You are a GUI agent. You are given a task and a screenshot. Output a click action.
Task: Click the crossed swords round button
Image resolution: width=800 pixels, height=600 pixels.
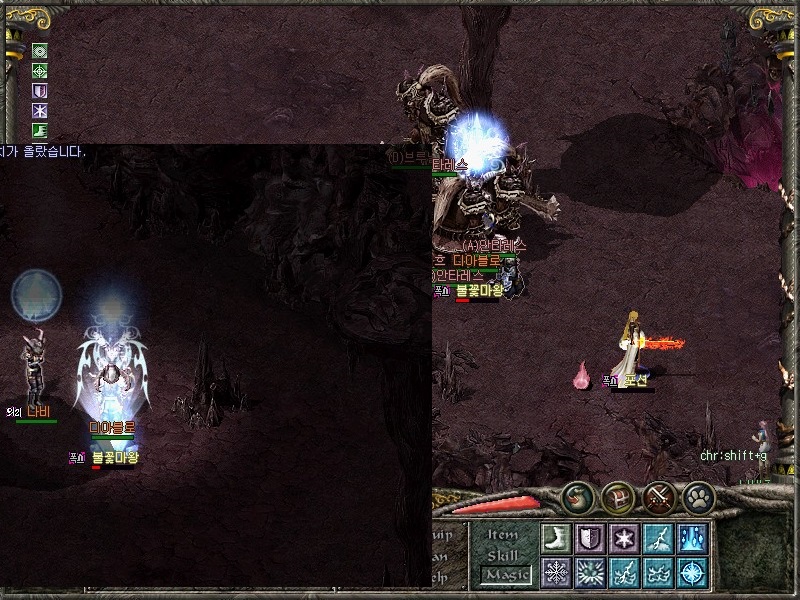(658, 497)
